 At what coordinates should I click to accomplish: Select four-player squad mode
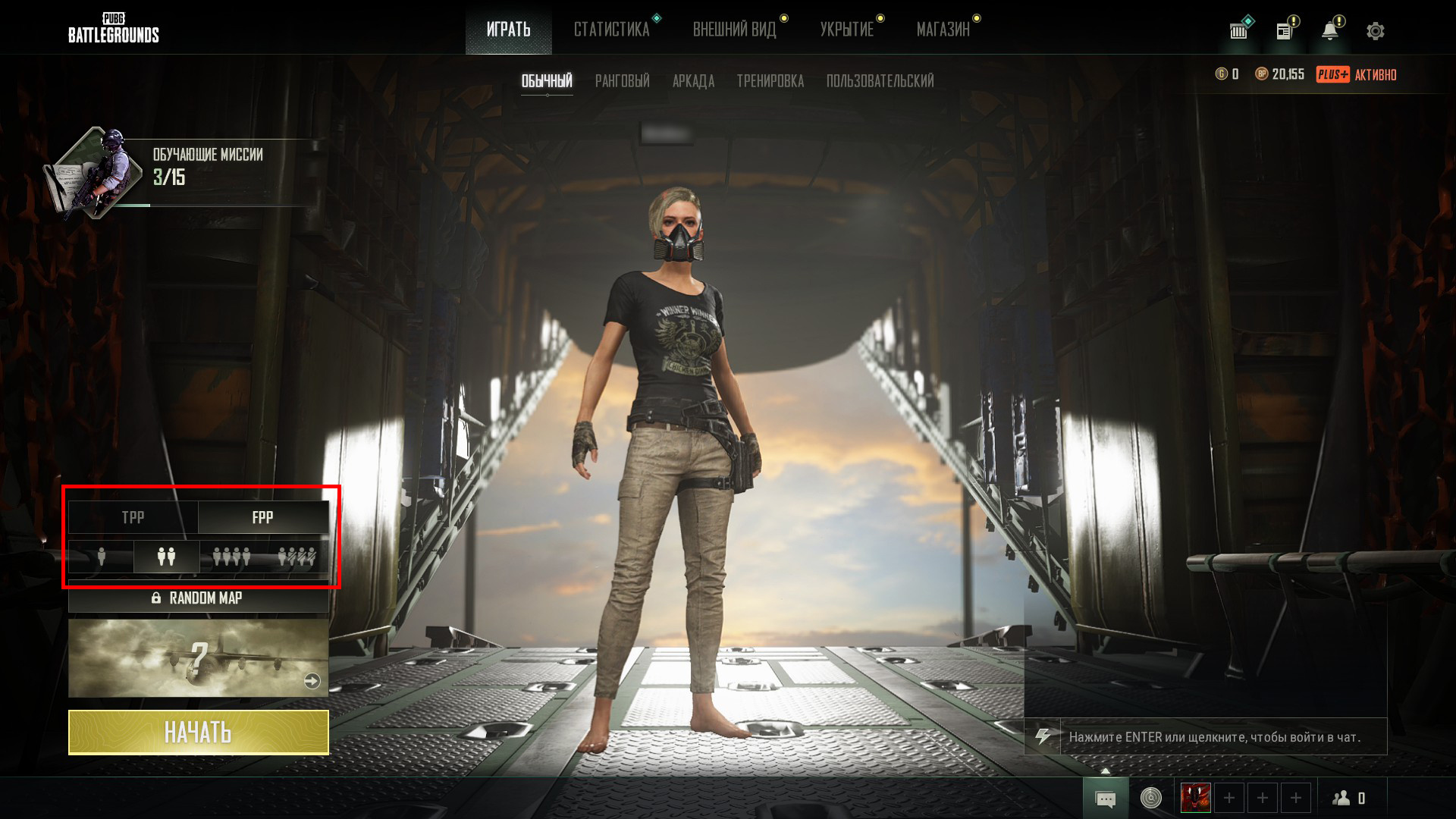click(x=232, y=557)
